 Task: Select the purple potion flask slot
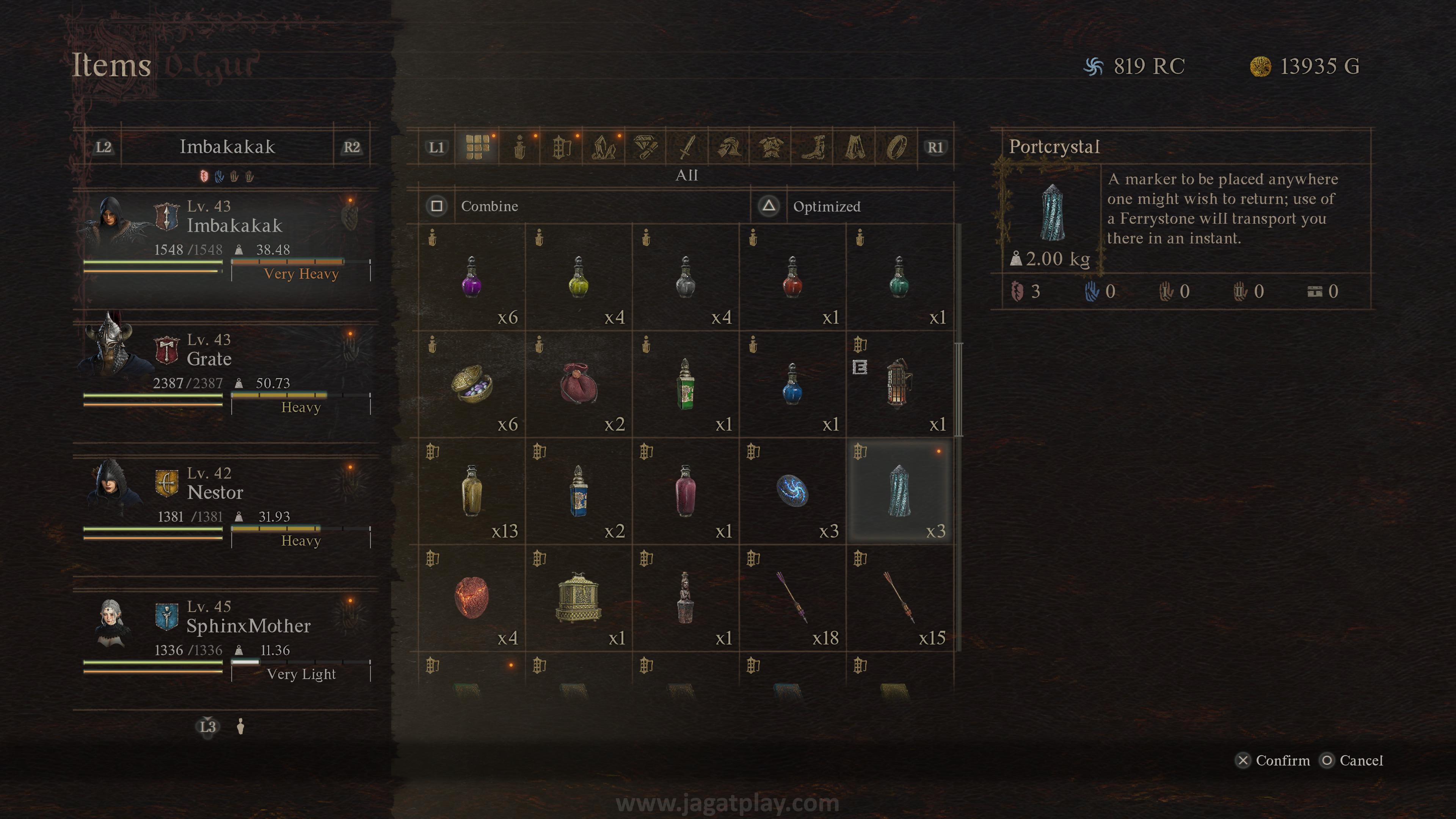pos(471,277)
